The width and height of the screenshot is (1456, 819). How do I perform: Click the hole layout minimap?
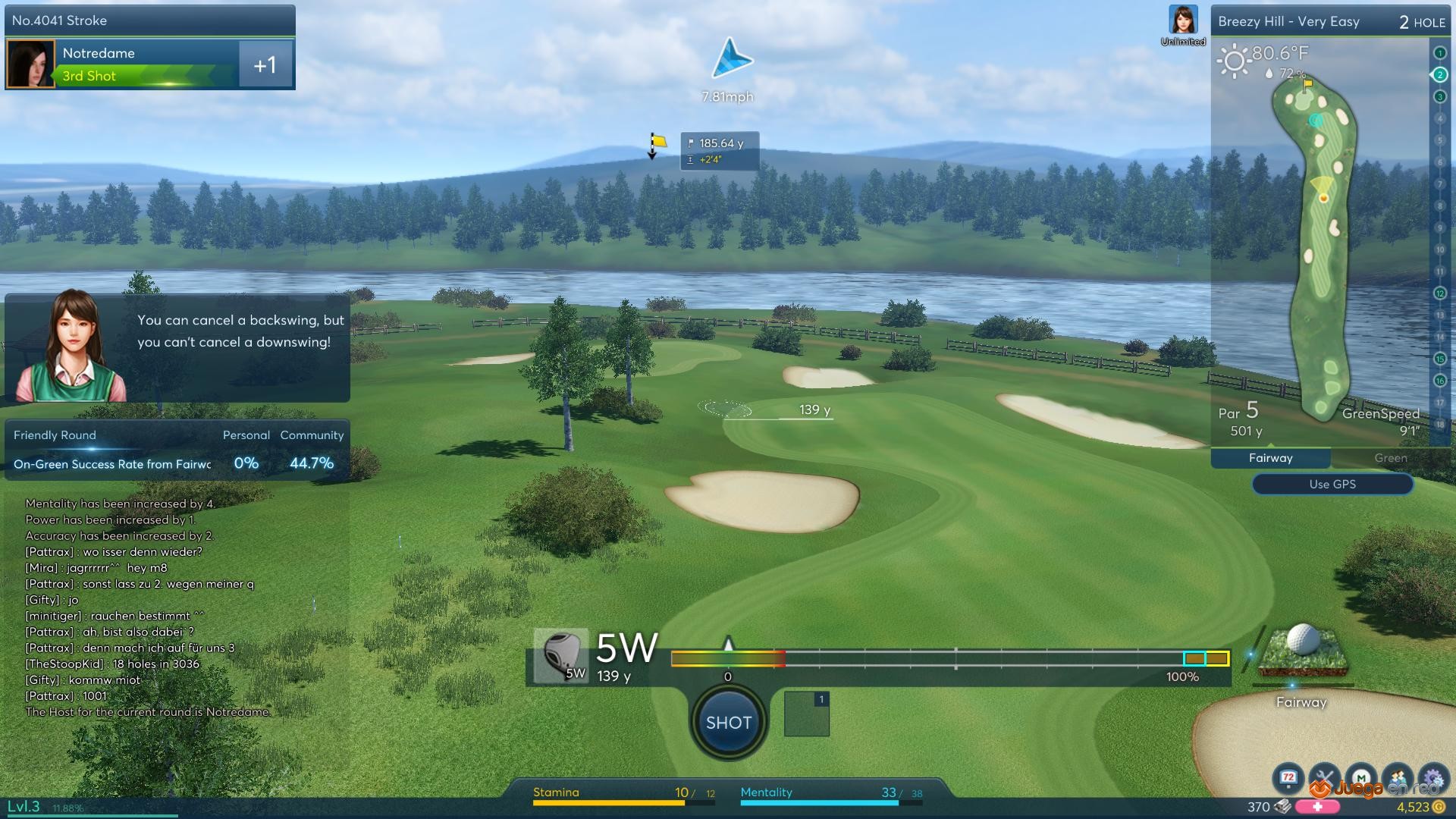pos(1321,243)
